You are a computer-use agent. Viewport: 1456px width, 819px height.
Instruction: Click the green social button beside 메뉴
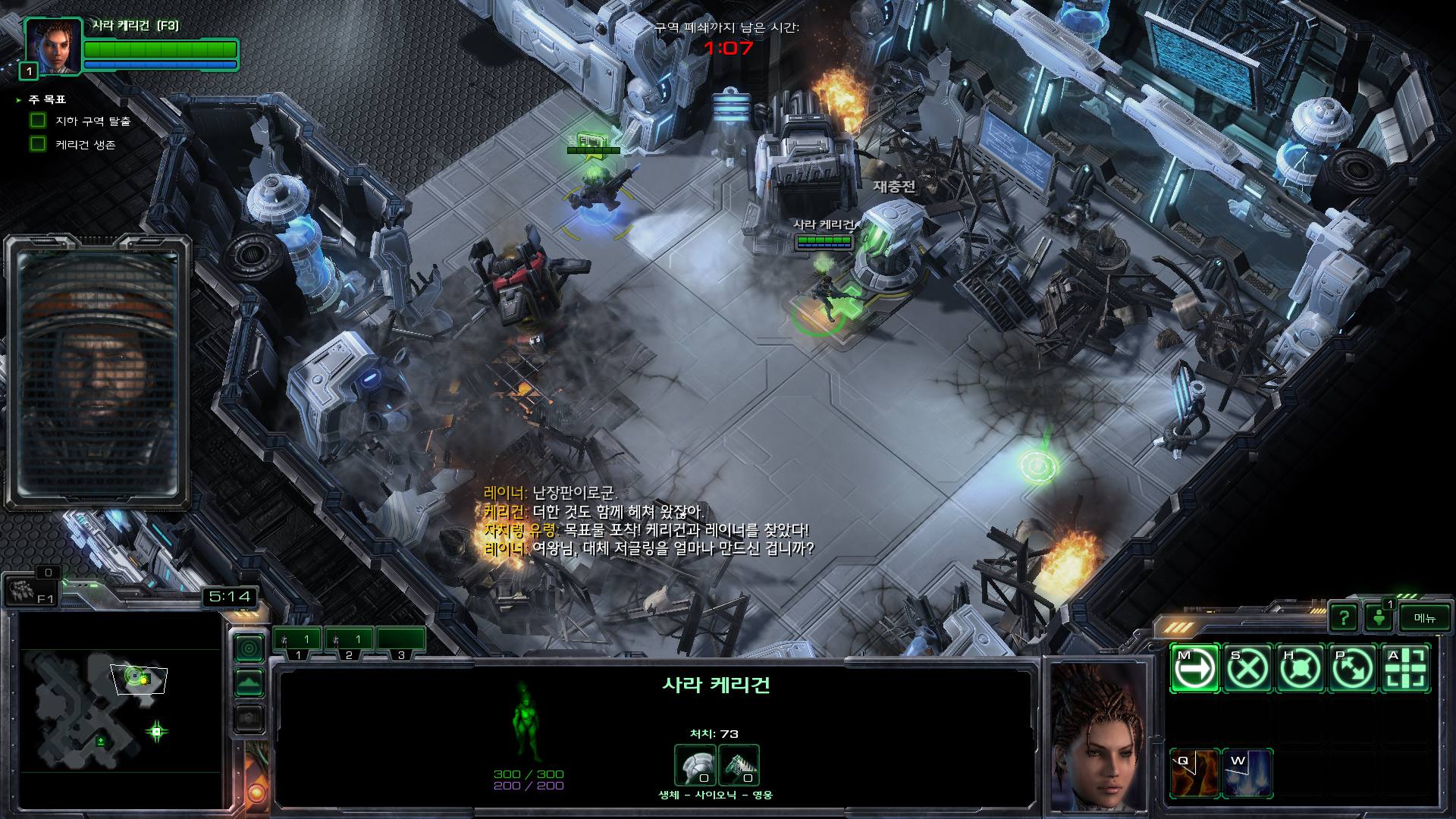tap(1379, 618)
